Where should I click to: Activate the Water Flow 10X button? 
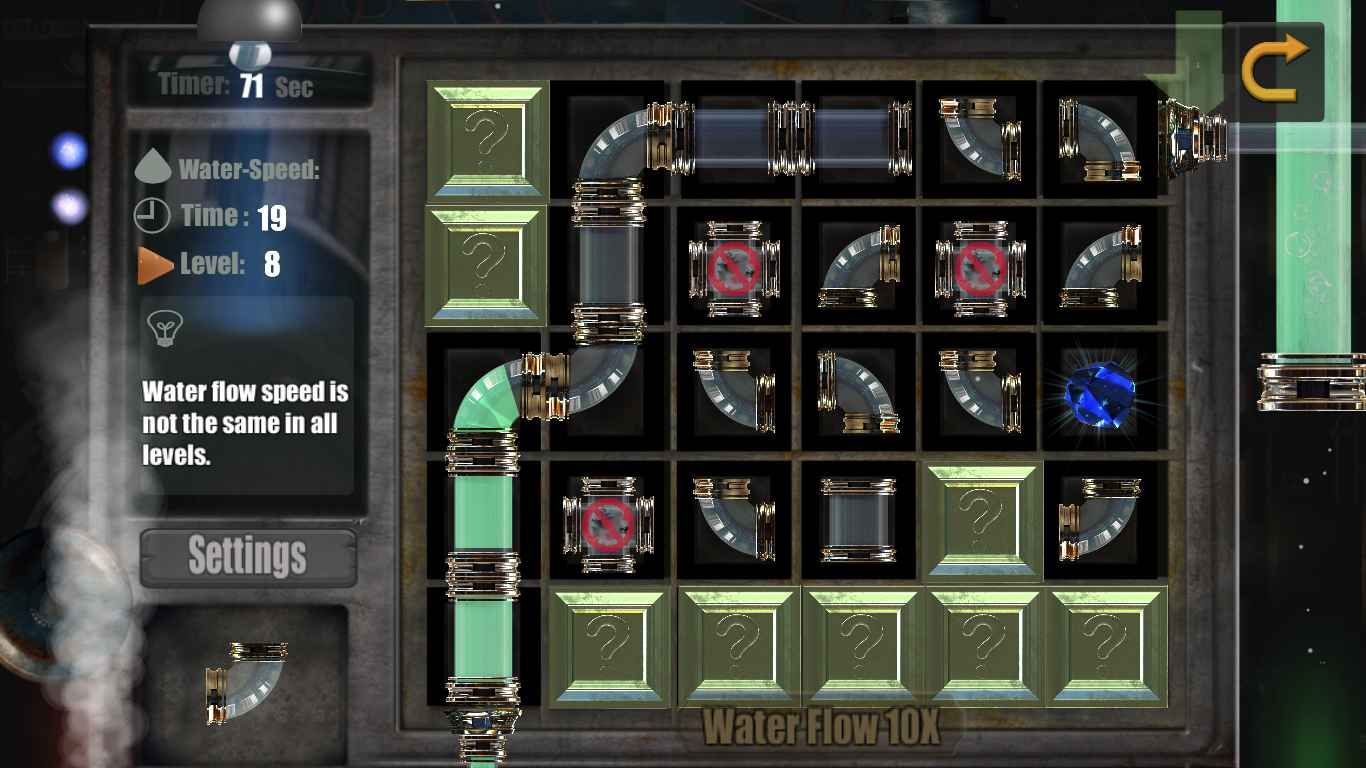click(820, 727)
